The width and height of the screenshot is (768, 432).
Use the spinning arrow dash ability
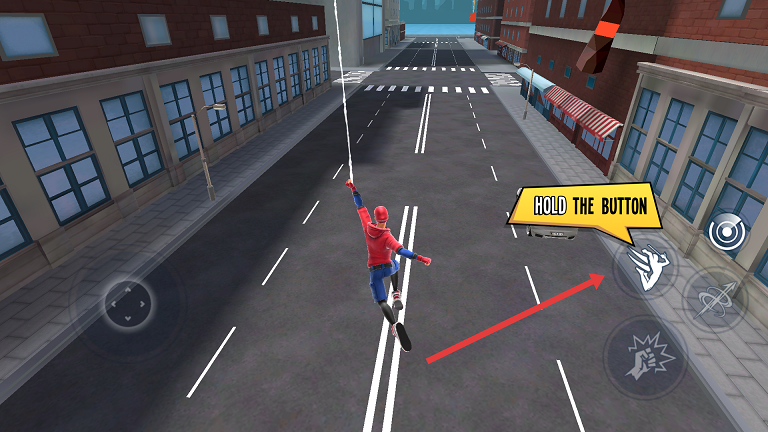[x=715, y=298]
